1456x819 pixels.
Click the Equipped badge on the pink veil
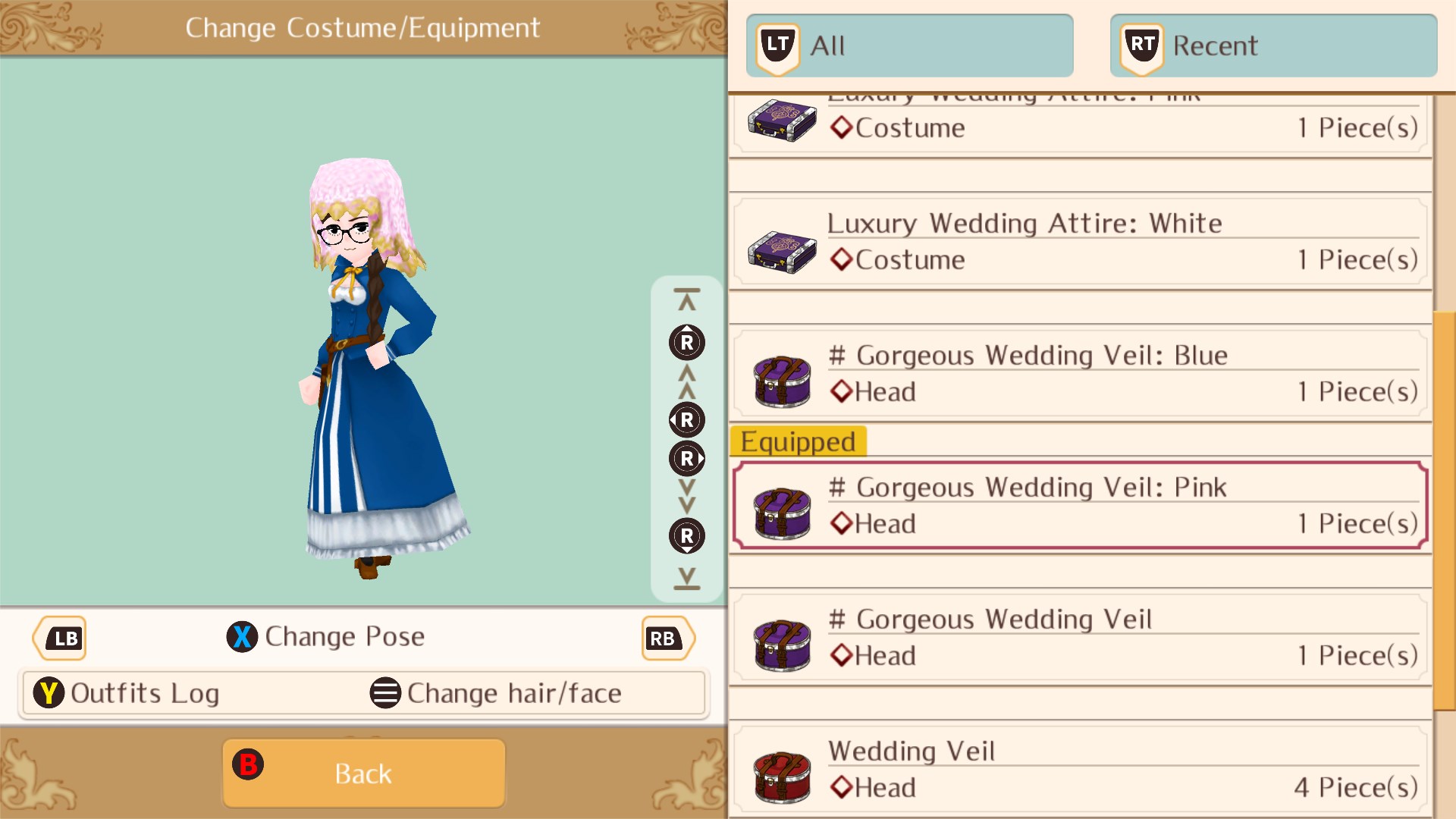pyautogui.click(x=798, y=442)
